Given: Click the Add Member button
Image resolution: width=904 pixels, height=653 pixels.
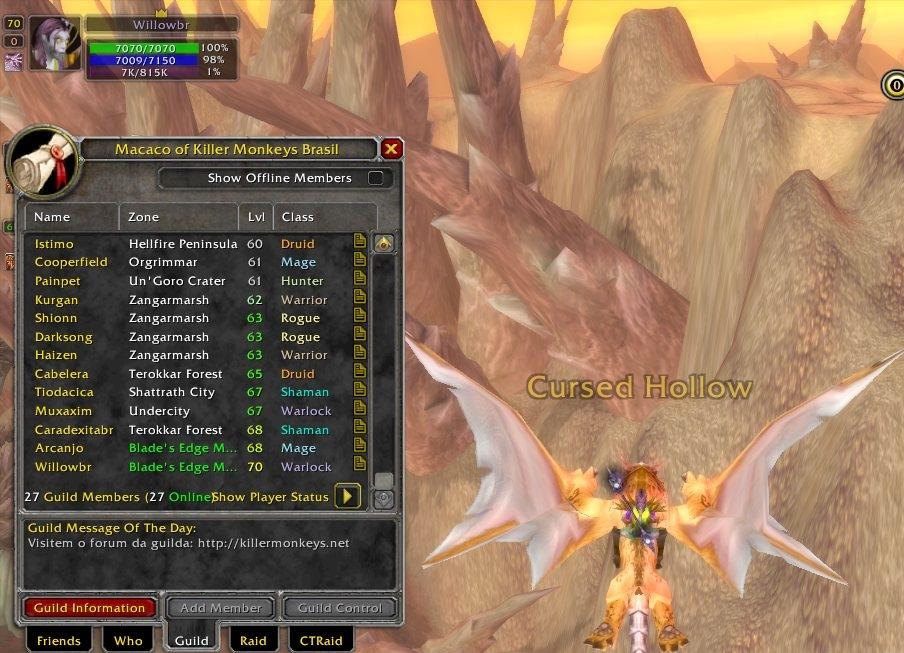Looking at the screenshot, I should click(221, 608).
